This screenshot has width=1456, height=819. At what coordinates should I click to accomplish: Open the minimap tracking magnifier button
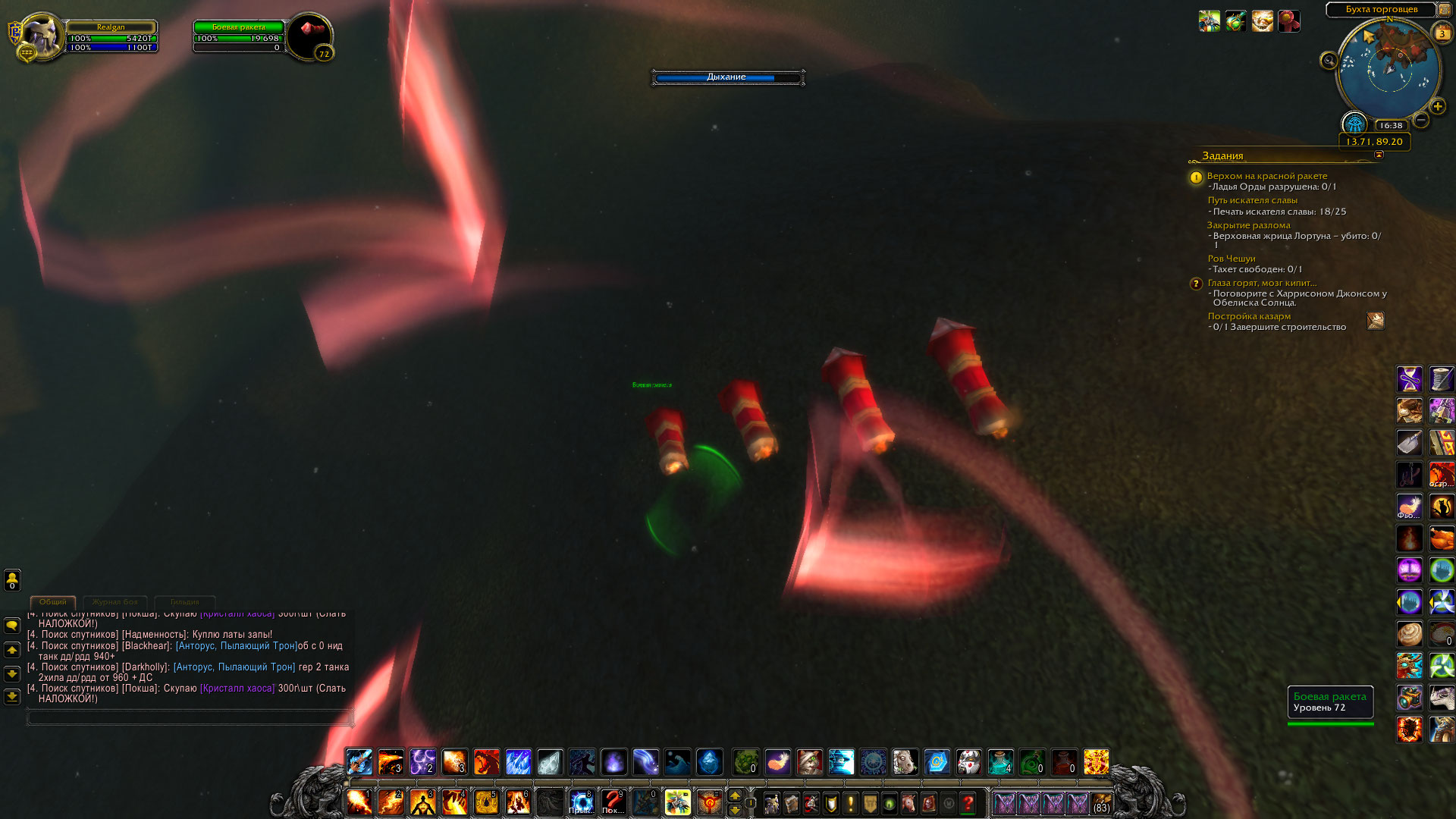(x=1329, y=61)
